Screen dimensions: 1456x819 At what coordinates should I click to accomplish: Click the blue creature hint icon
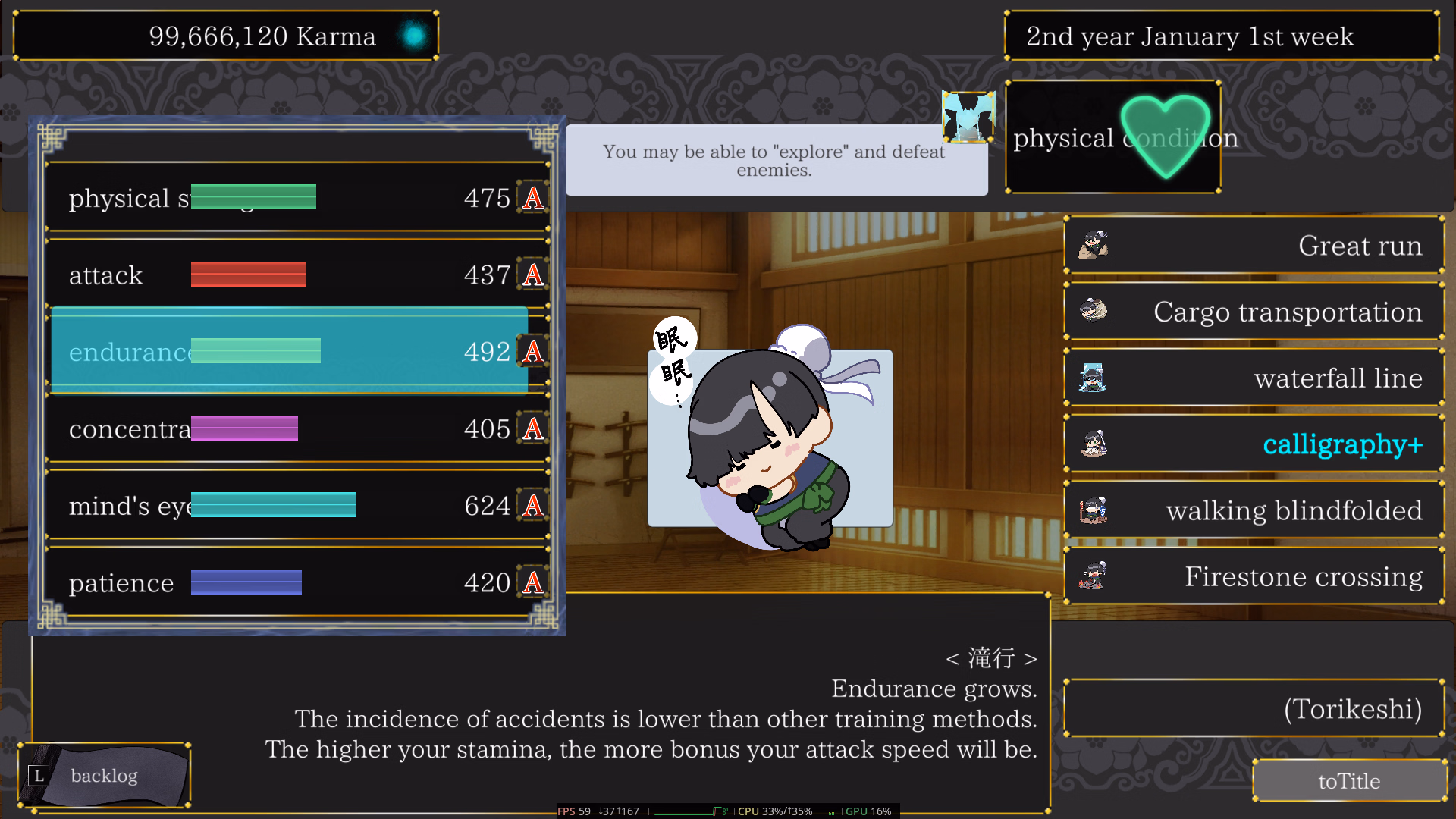[x=968, y=117]
